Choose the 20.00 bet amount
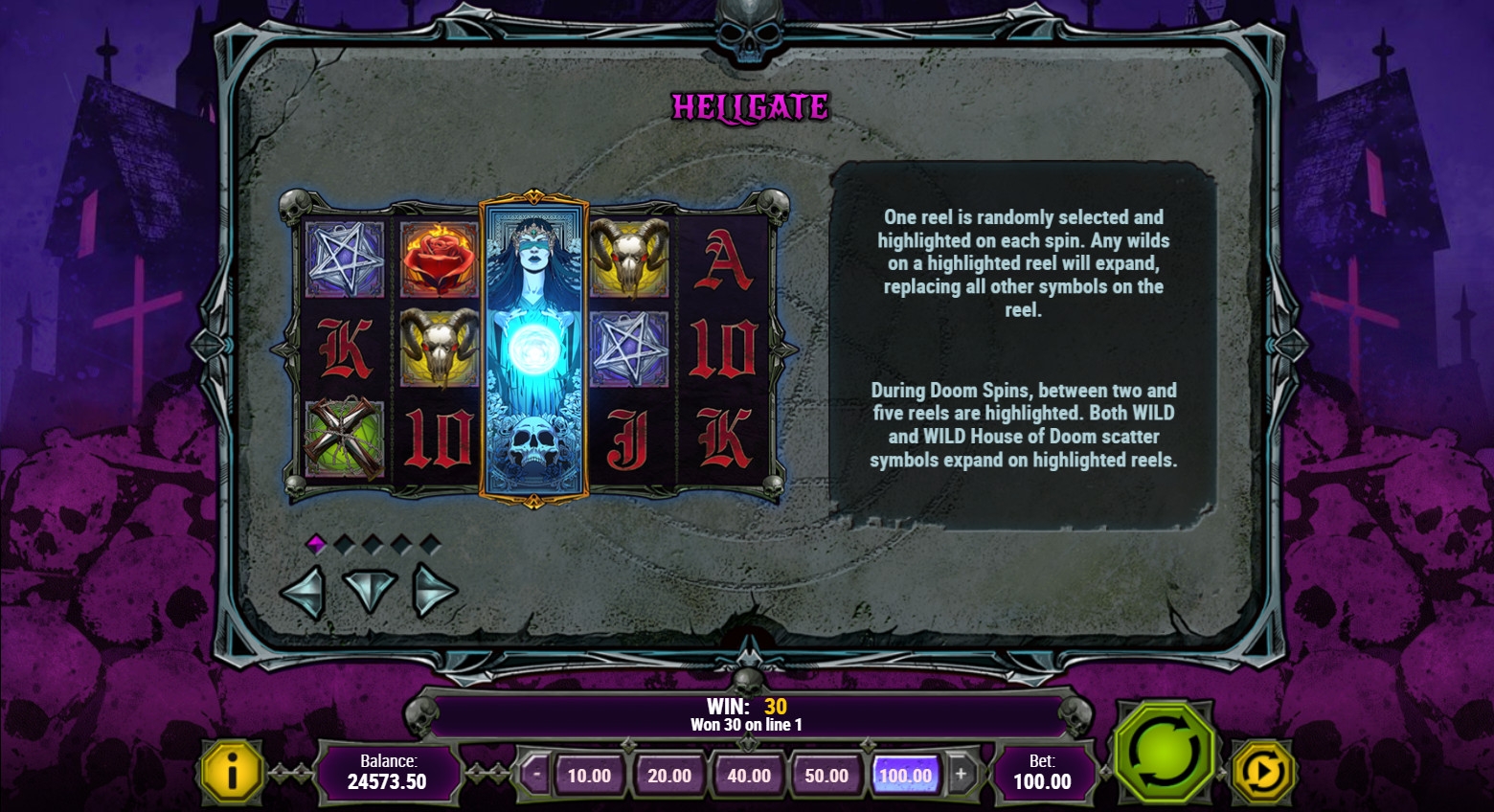This screenshot has height=812, width=1494. (668, 776)
